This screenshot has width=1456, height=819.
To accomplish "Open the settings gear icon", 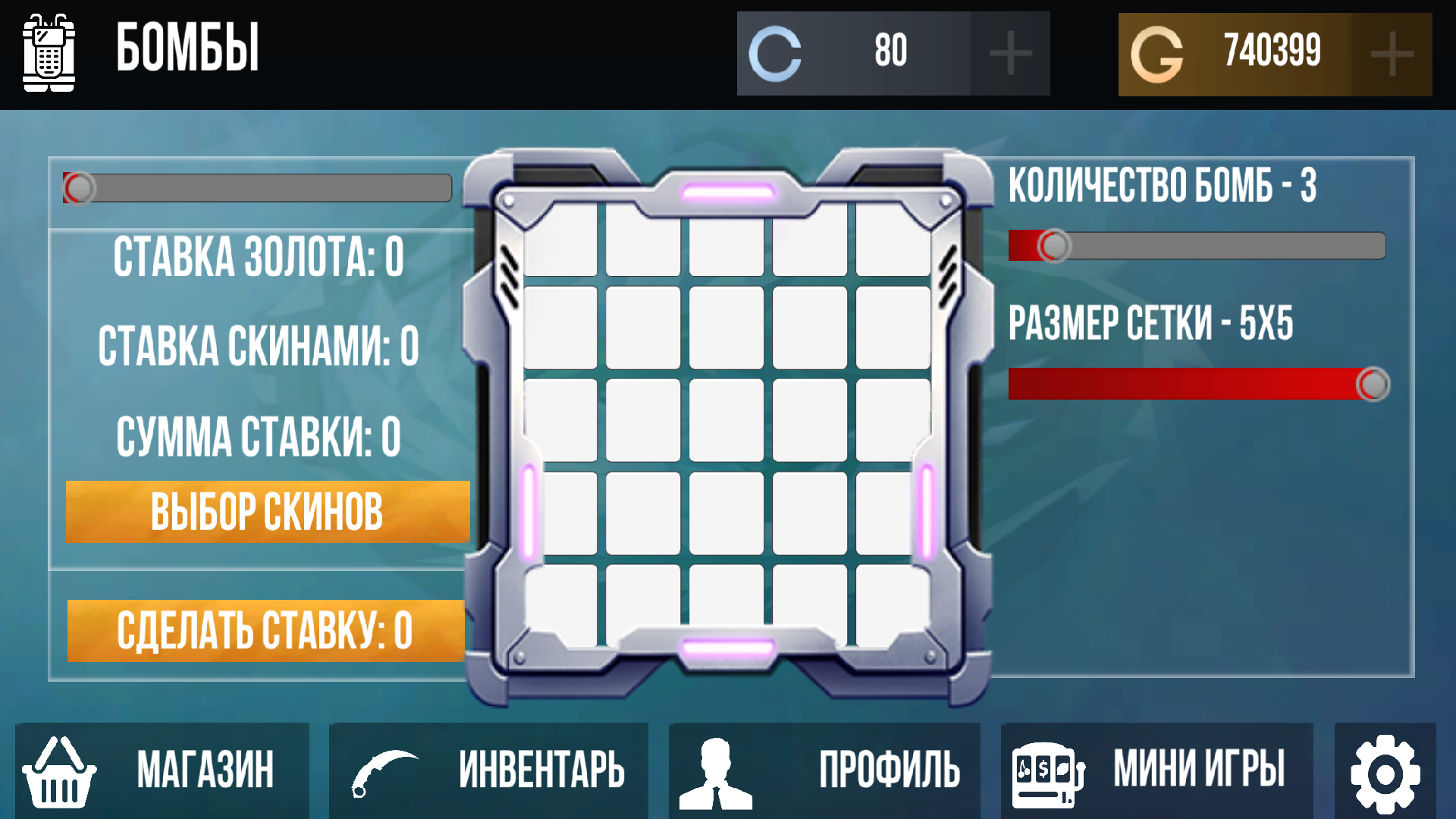I will [x=1385, y=772].
